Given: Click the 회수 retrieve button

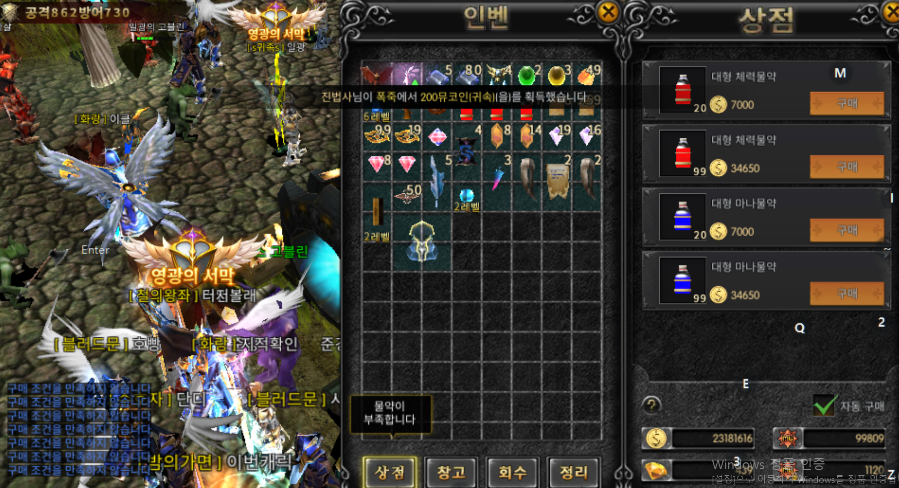Looking at the screenshot, I should coord(513,471).
